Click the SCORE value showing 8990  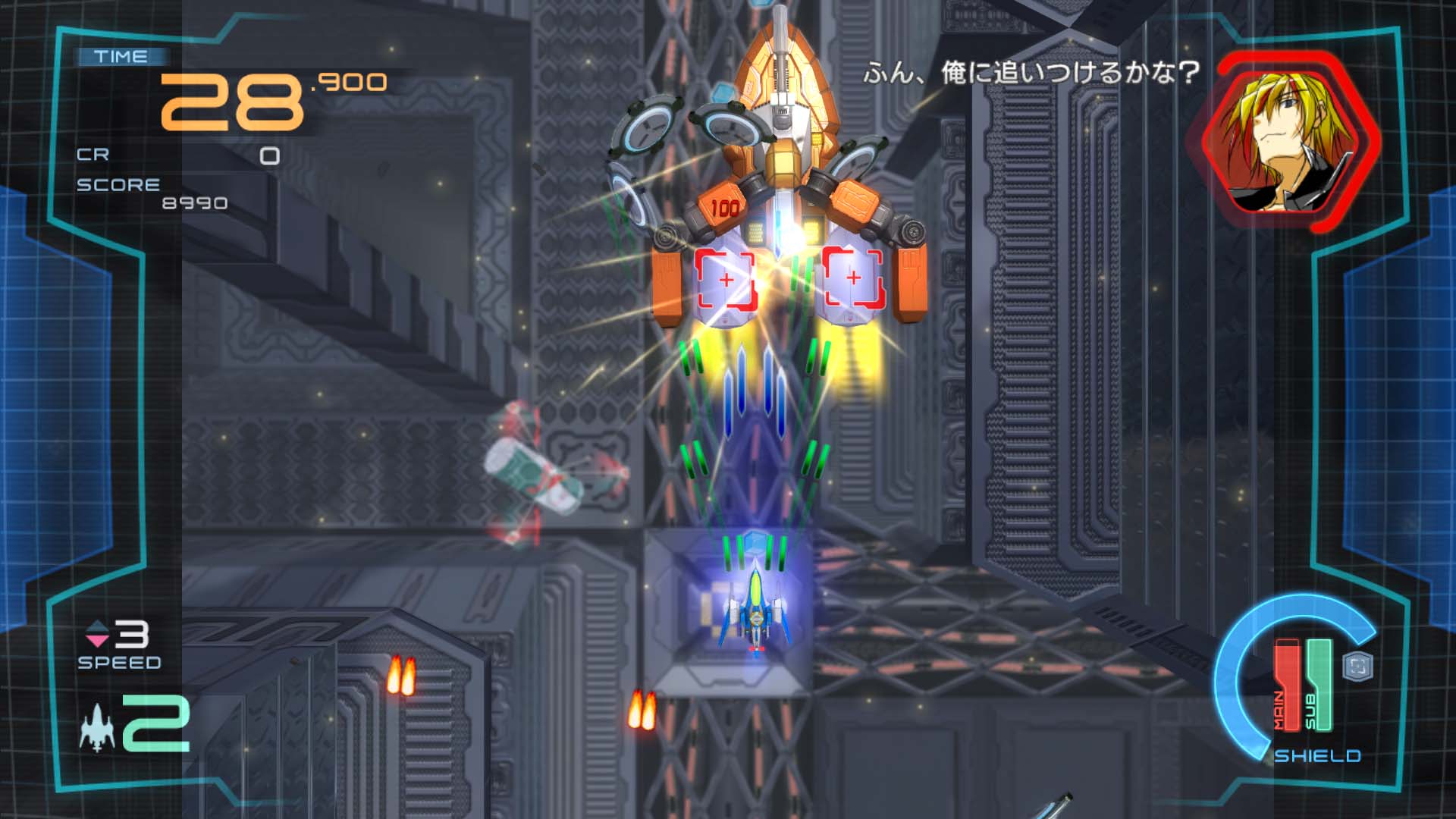click(x=193, y=202)
